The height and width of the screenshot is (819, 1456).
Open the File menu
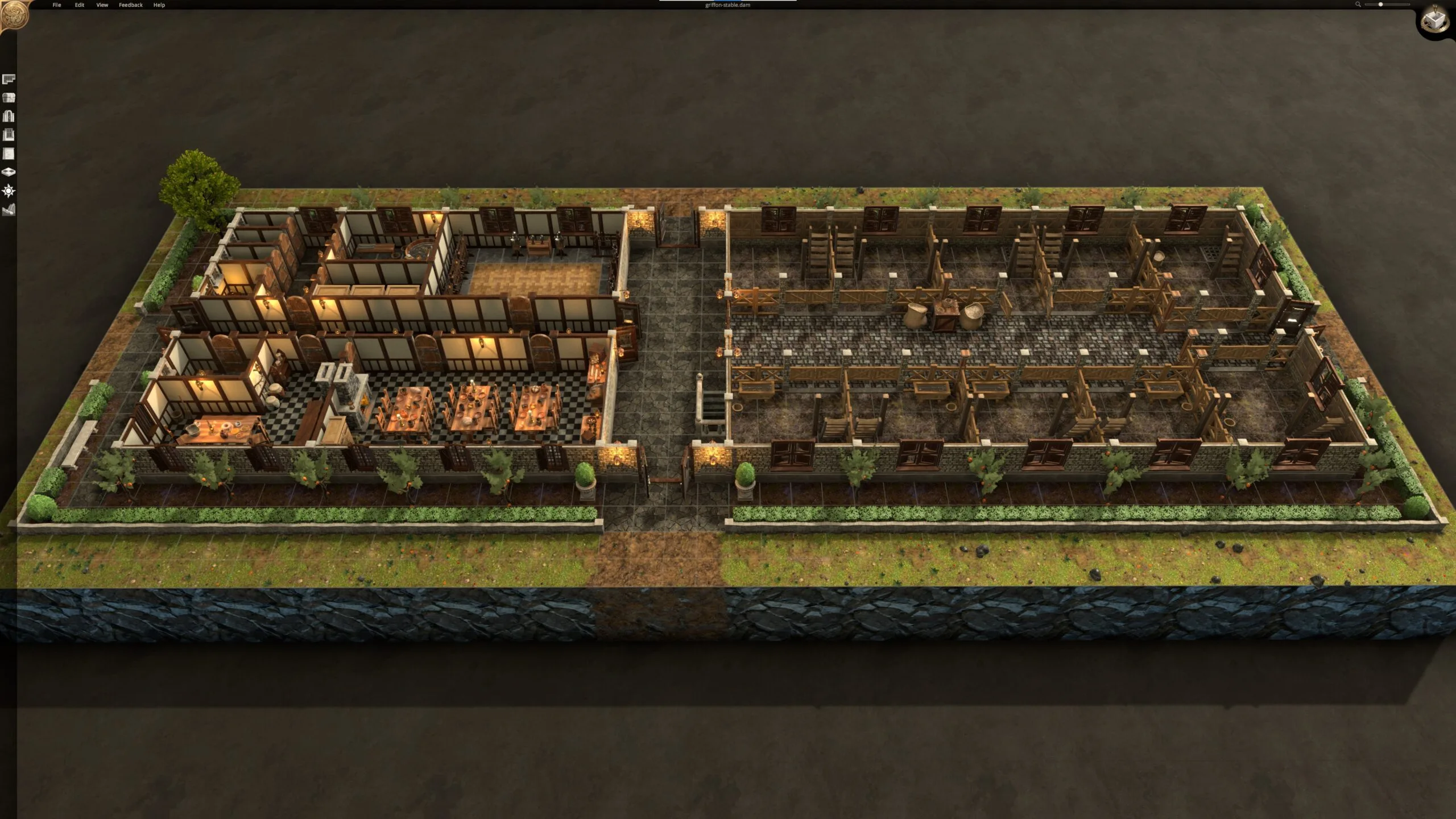[56, 5]
